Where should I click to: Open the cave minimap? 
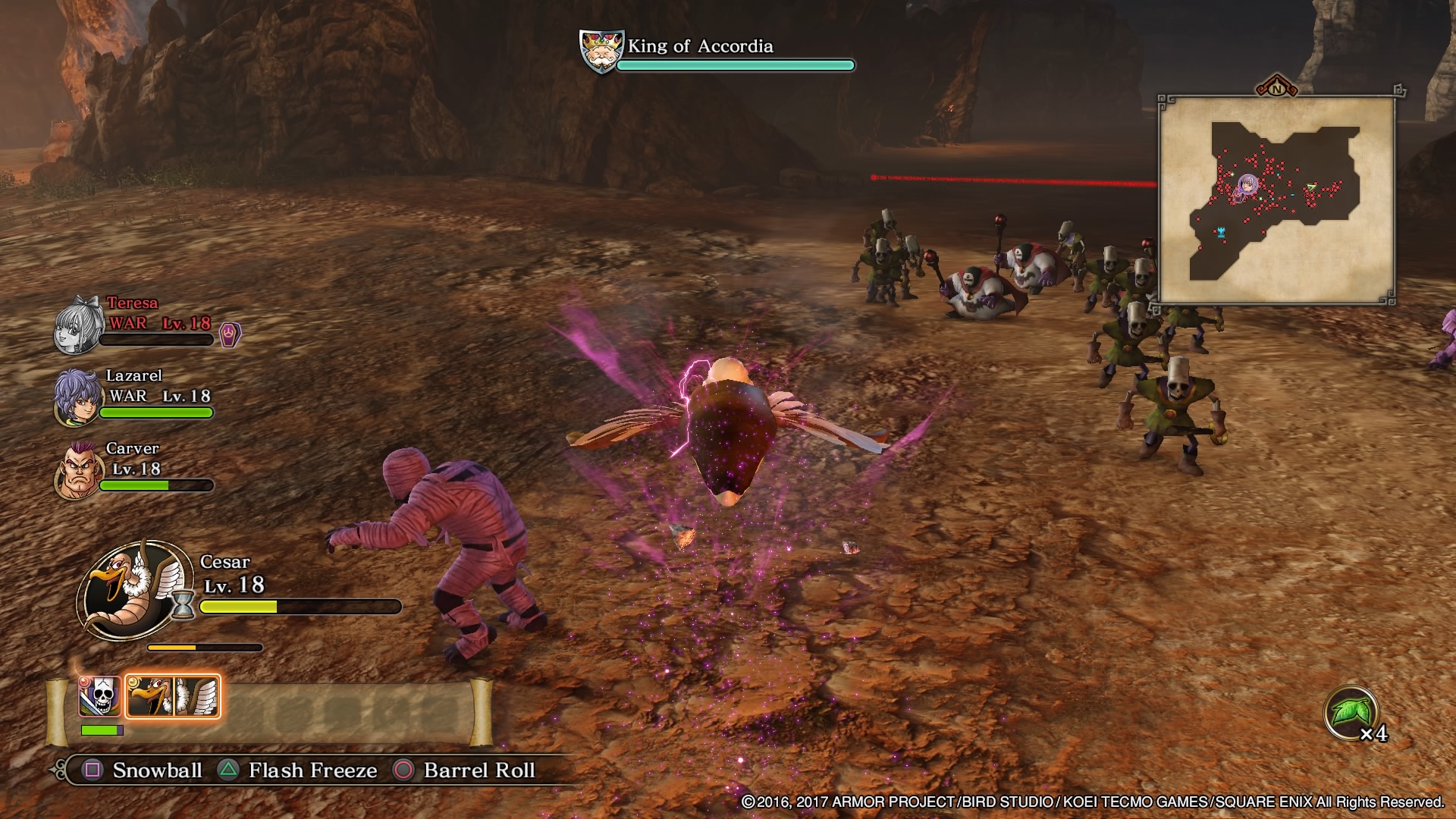pos(1277,201)
